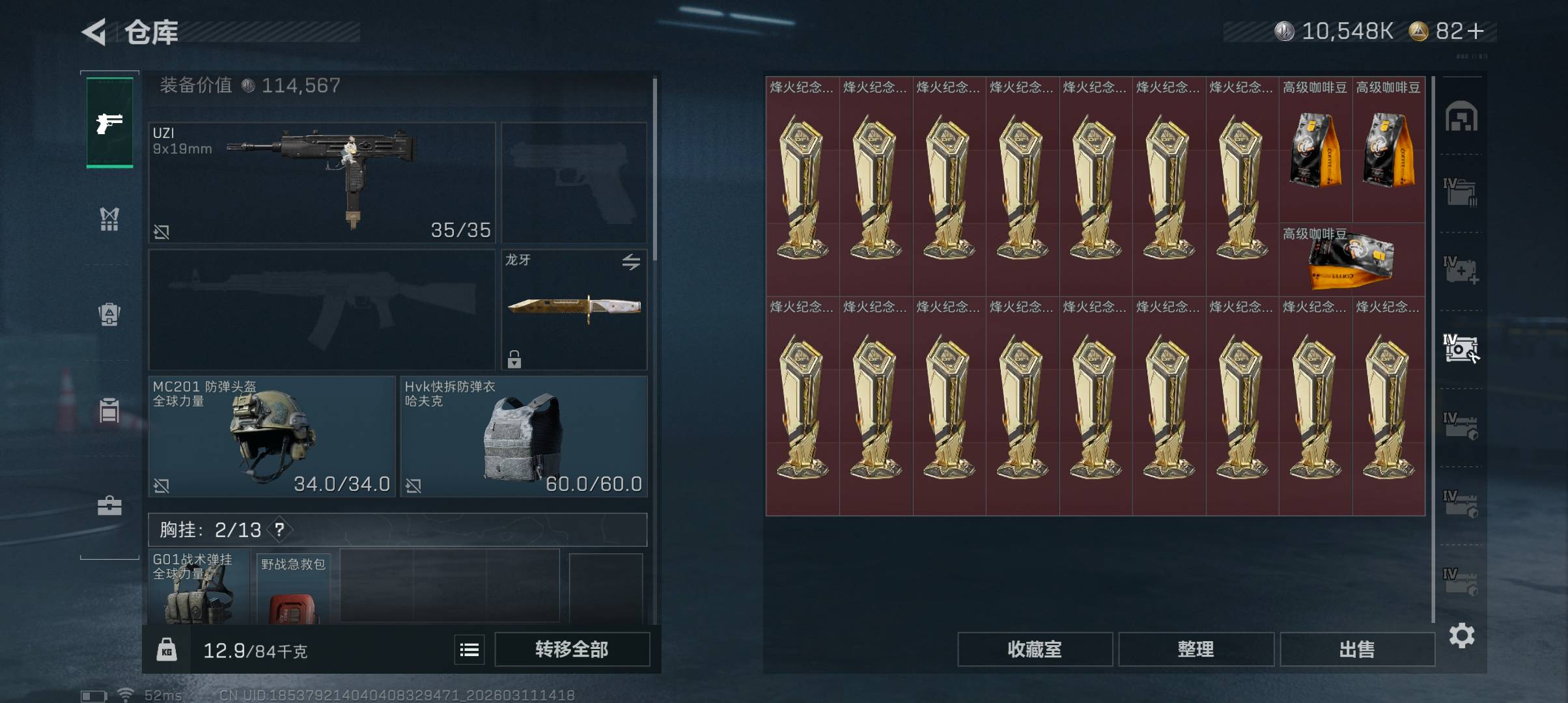
Task: Open the 收藏室 collection room
Action: coord(1034,649)
